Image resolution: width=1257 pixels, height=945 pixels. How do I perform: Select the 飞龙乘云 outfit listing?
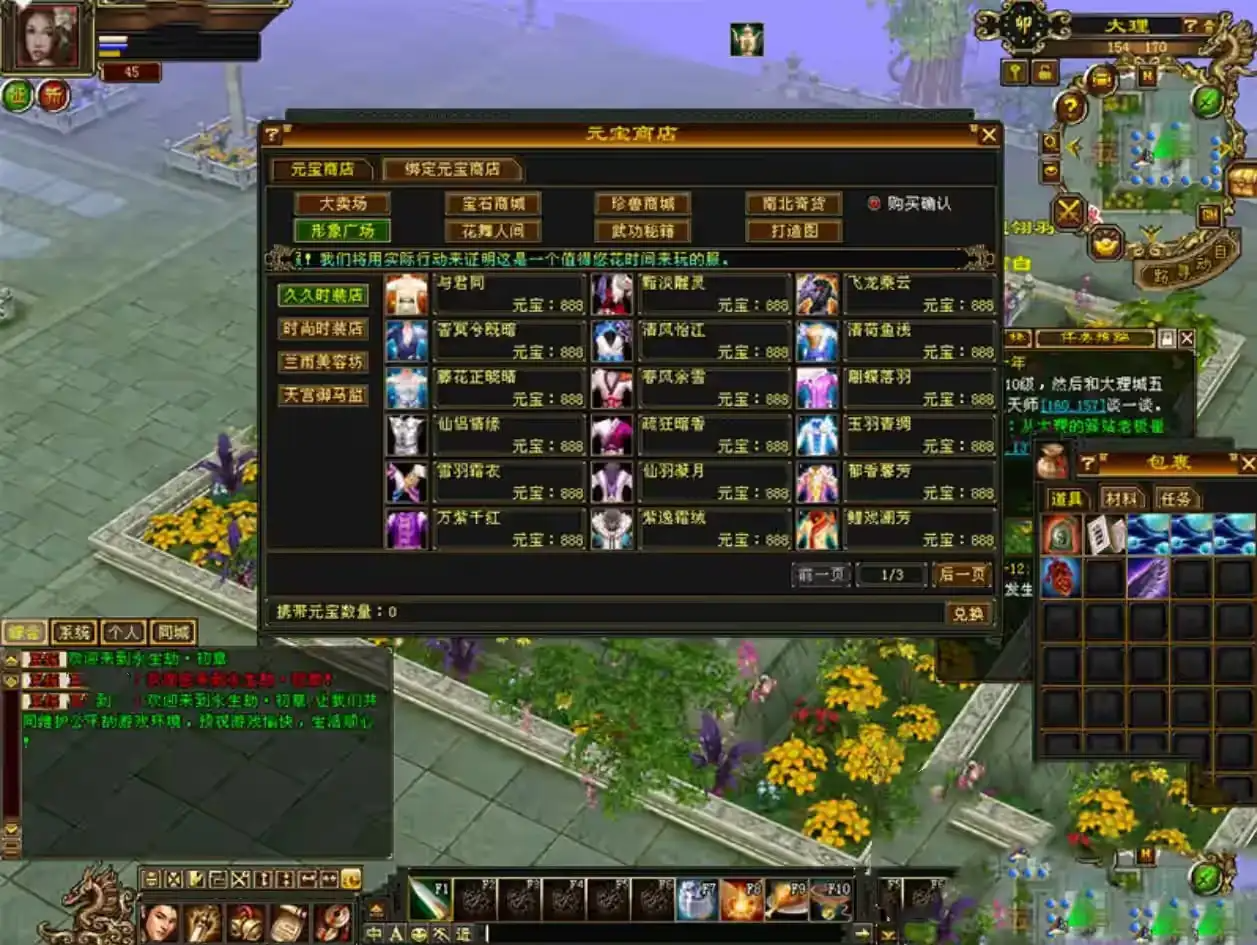click(818, 294)
